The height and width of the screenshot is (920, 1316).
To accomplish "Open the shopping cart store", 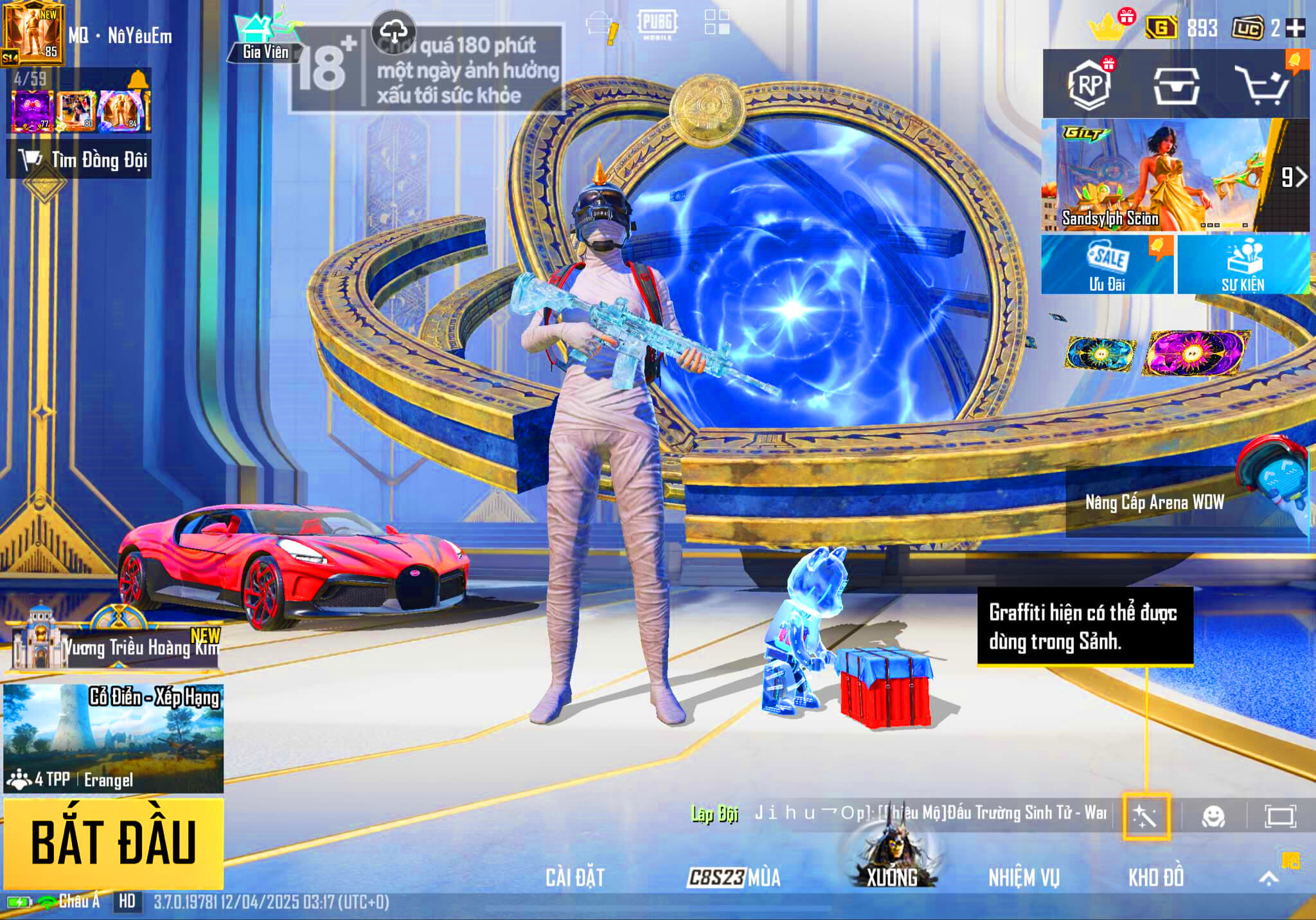I will tap(1263, 86).
